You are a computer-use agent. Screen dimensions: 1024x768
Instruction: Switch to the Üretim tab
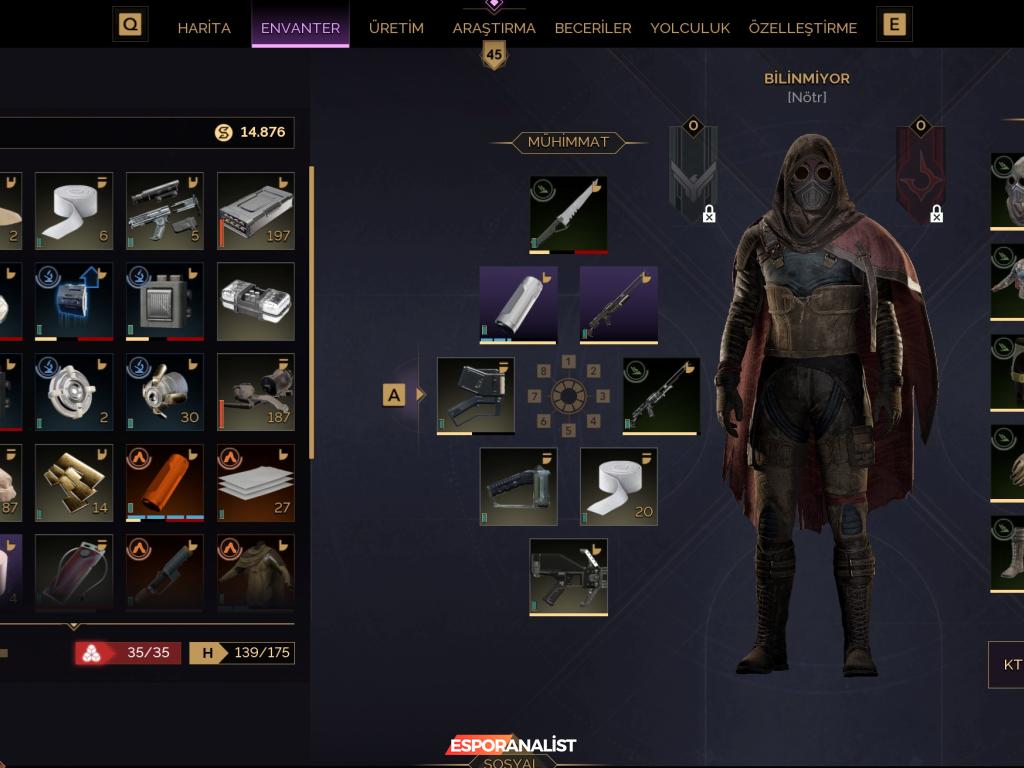point(396,28)
